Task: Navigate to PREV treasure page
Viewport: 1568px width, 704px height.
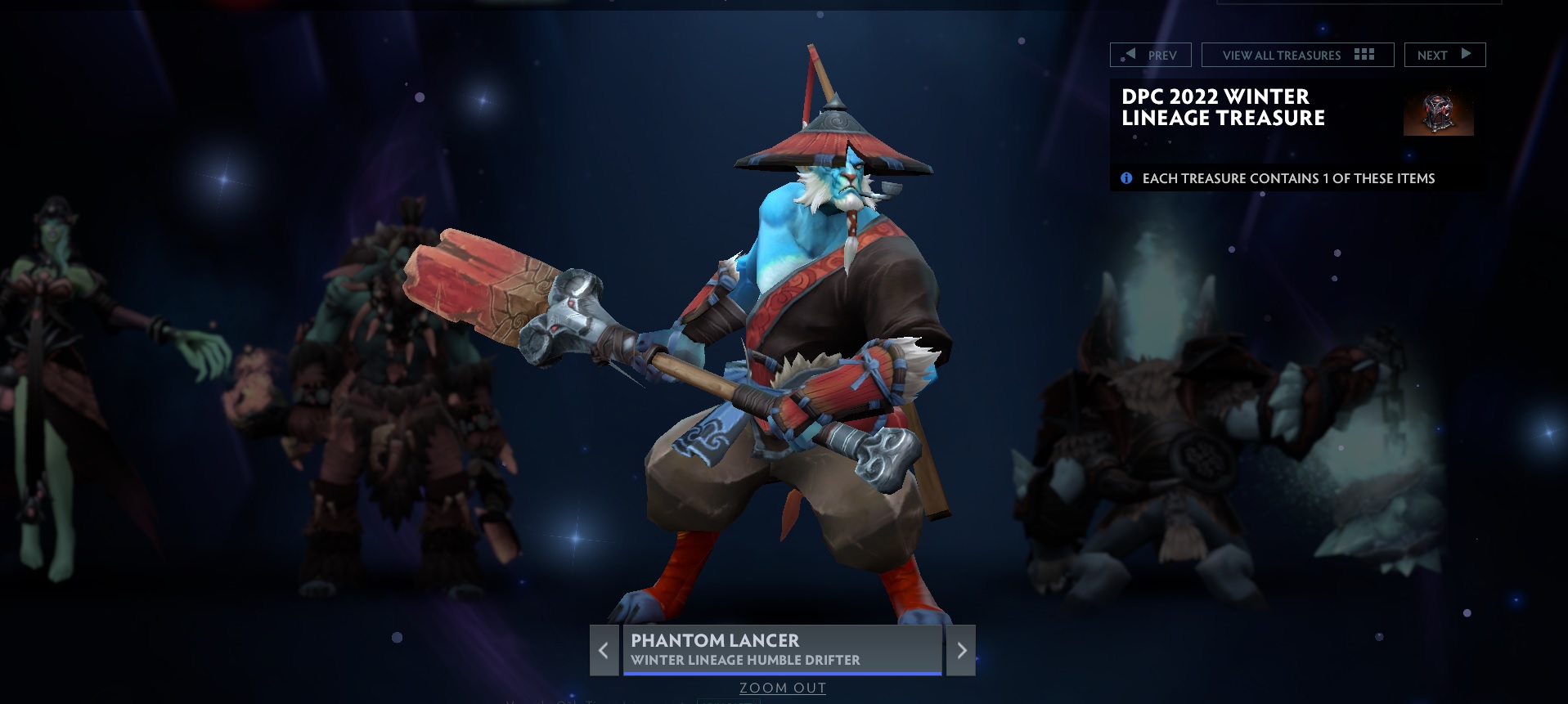Action: pyautogui.click(x=1149, y=55)
